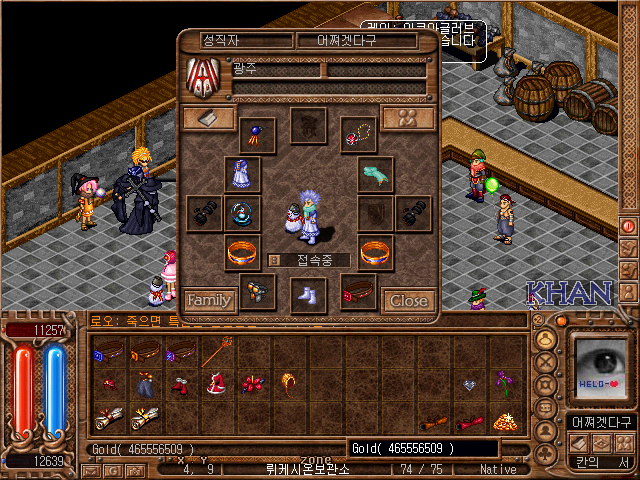Viewport: 640px width, 480px height.
Task: Select the equipped necklace with red gem
Action: tap(358, 134)
